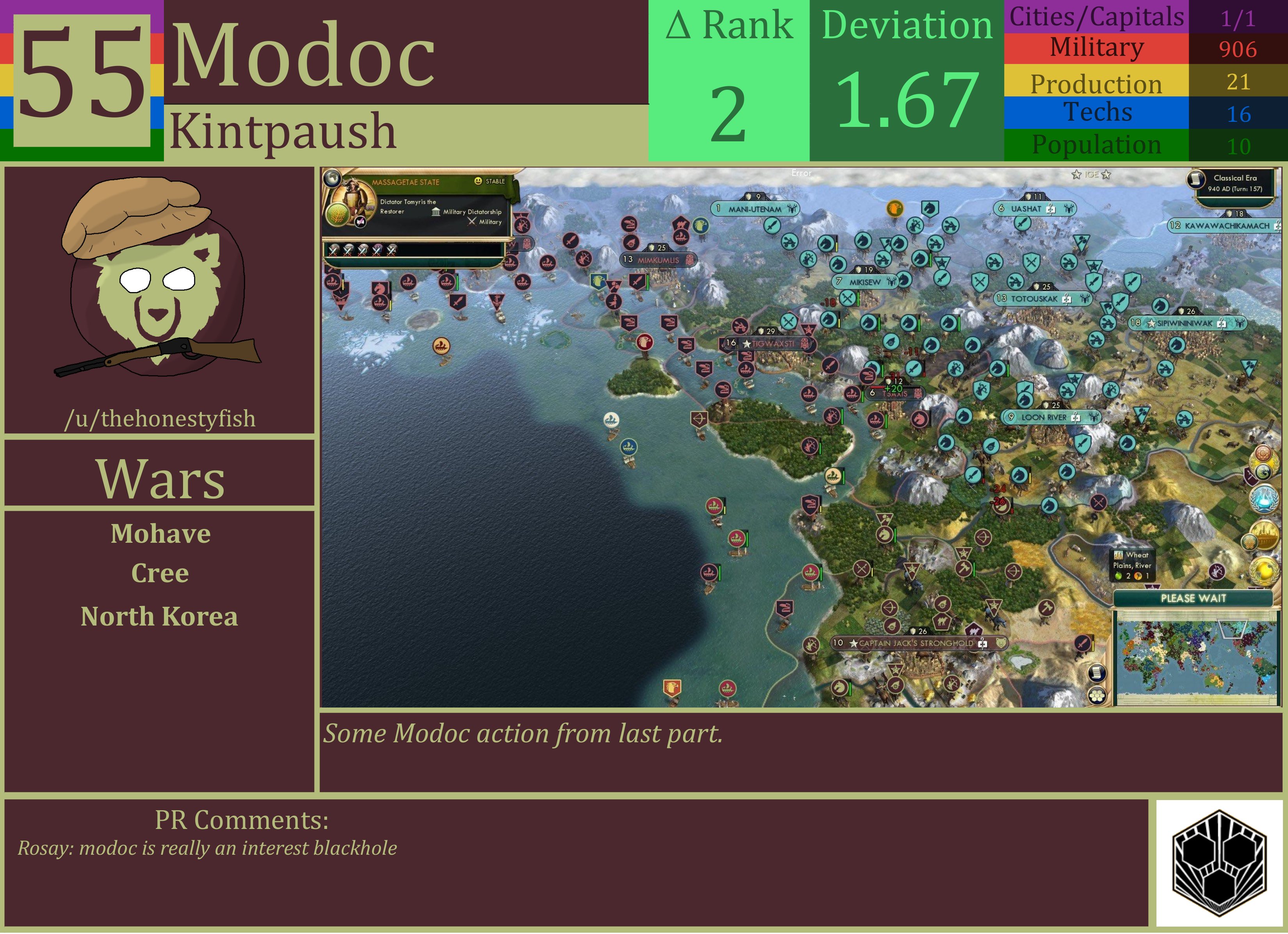The width and height of the screenshot is (1288, 934).
Task: Toggle the muted speaker icon on the leader portrait
Action: tap(361, 222)
